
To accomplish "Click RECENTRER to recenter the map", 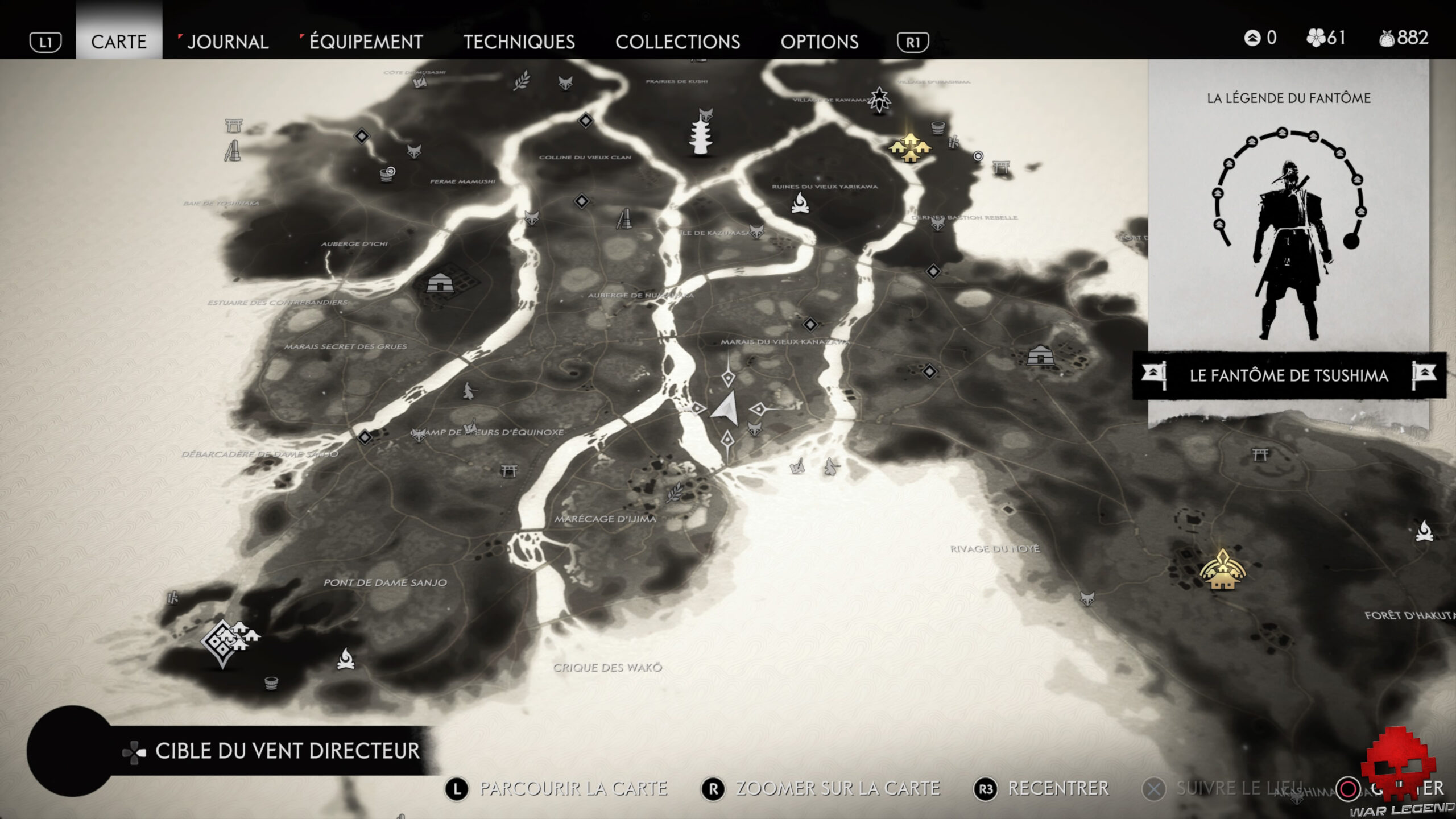I will click(1061, 788).
